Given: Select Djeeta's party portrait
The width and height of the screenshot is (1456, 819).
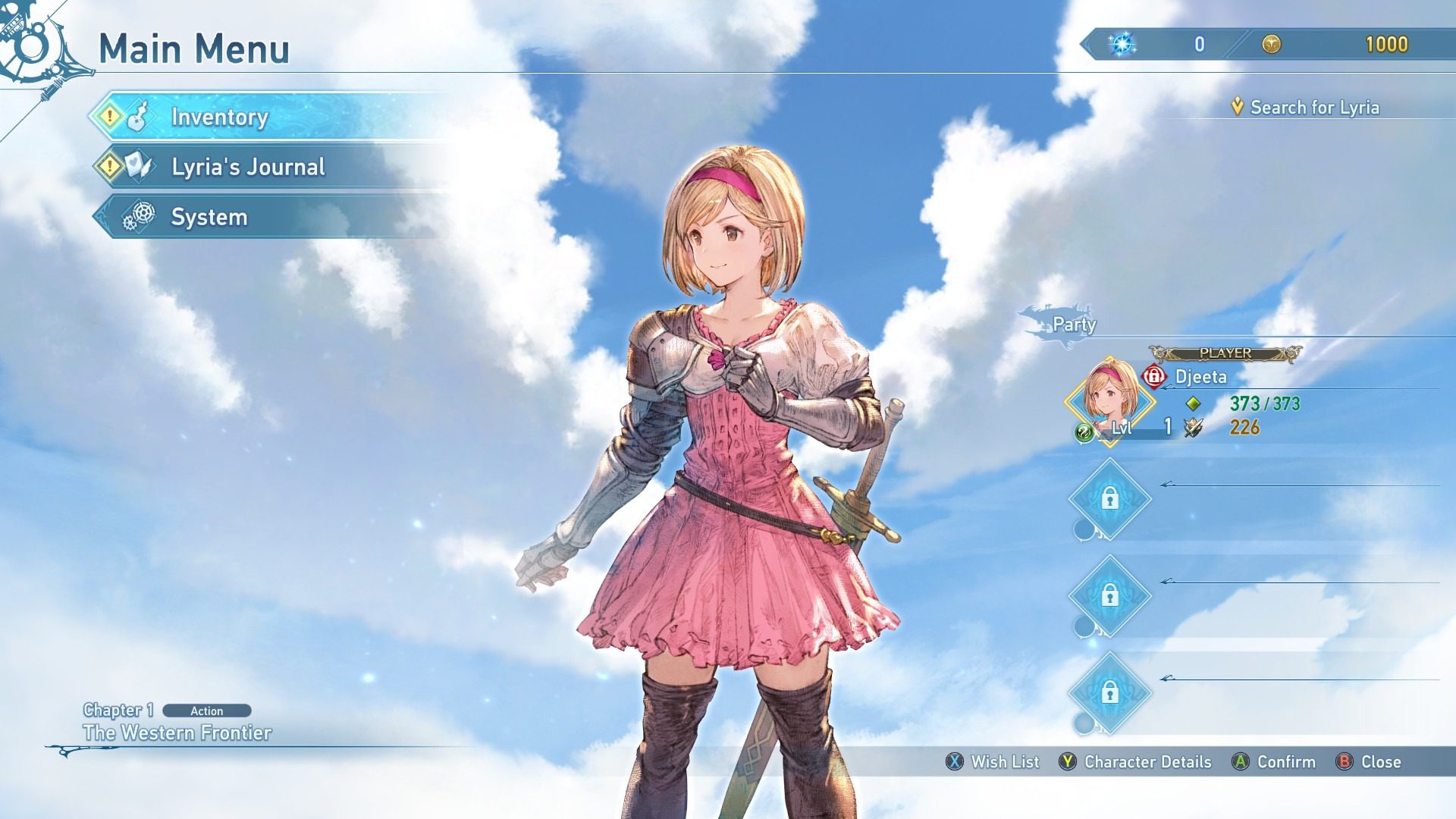Looking at the screenshot, I should click(x=1109, y=401).
